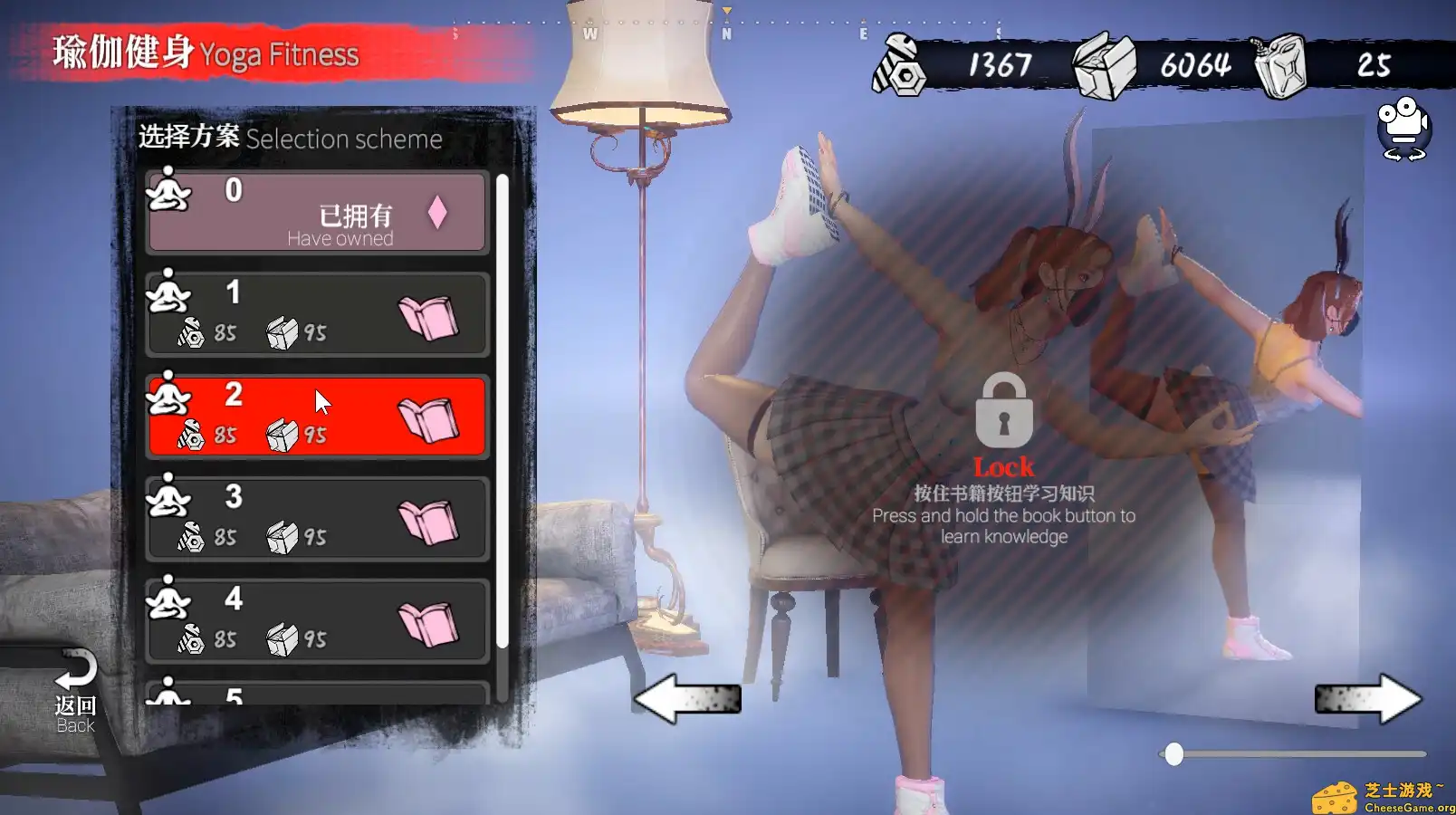Open the video camera icon top right

point(1403,129)
